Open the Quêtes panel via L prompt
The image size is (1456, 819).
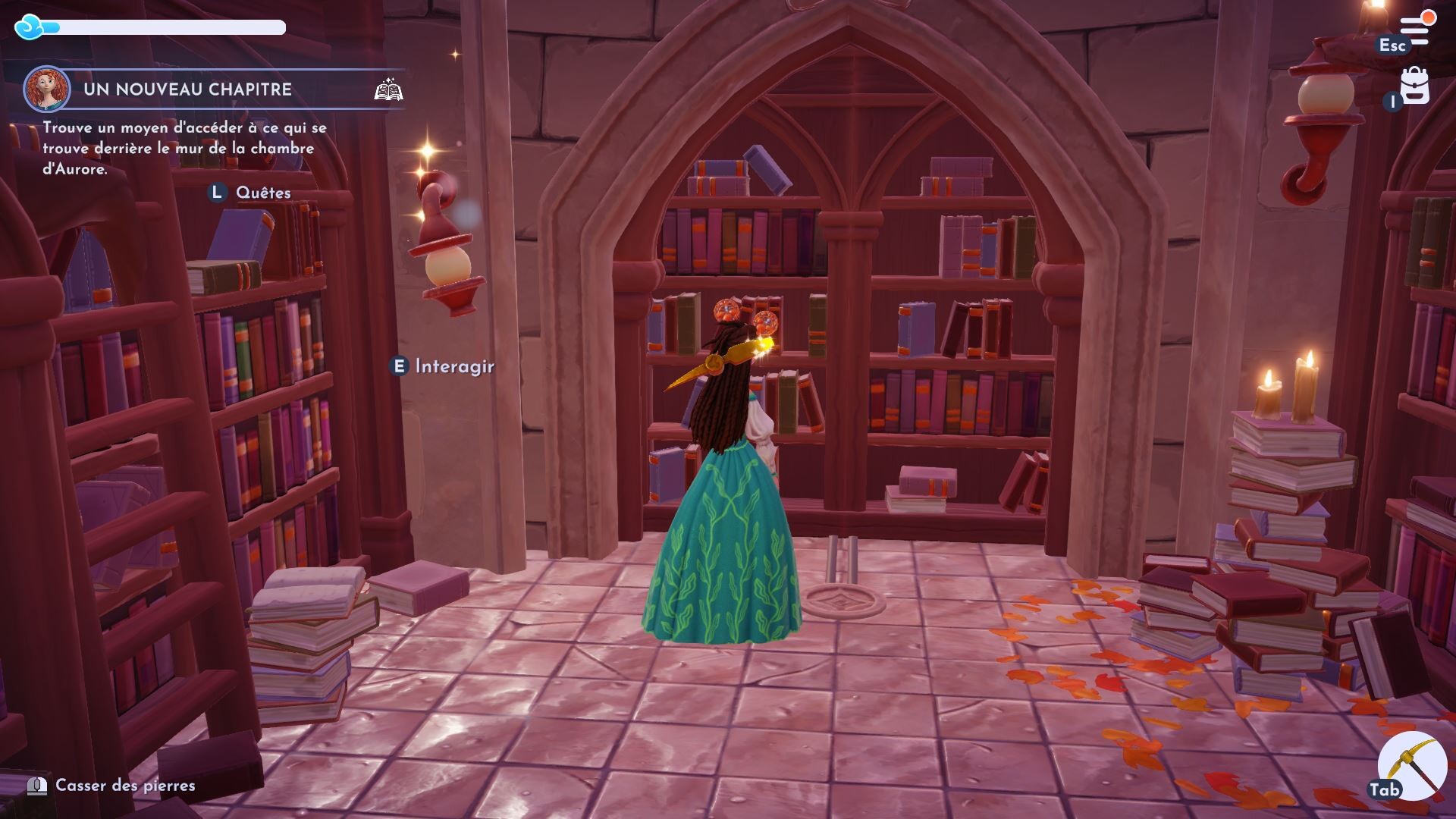tap(264, 192)
